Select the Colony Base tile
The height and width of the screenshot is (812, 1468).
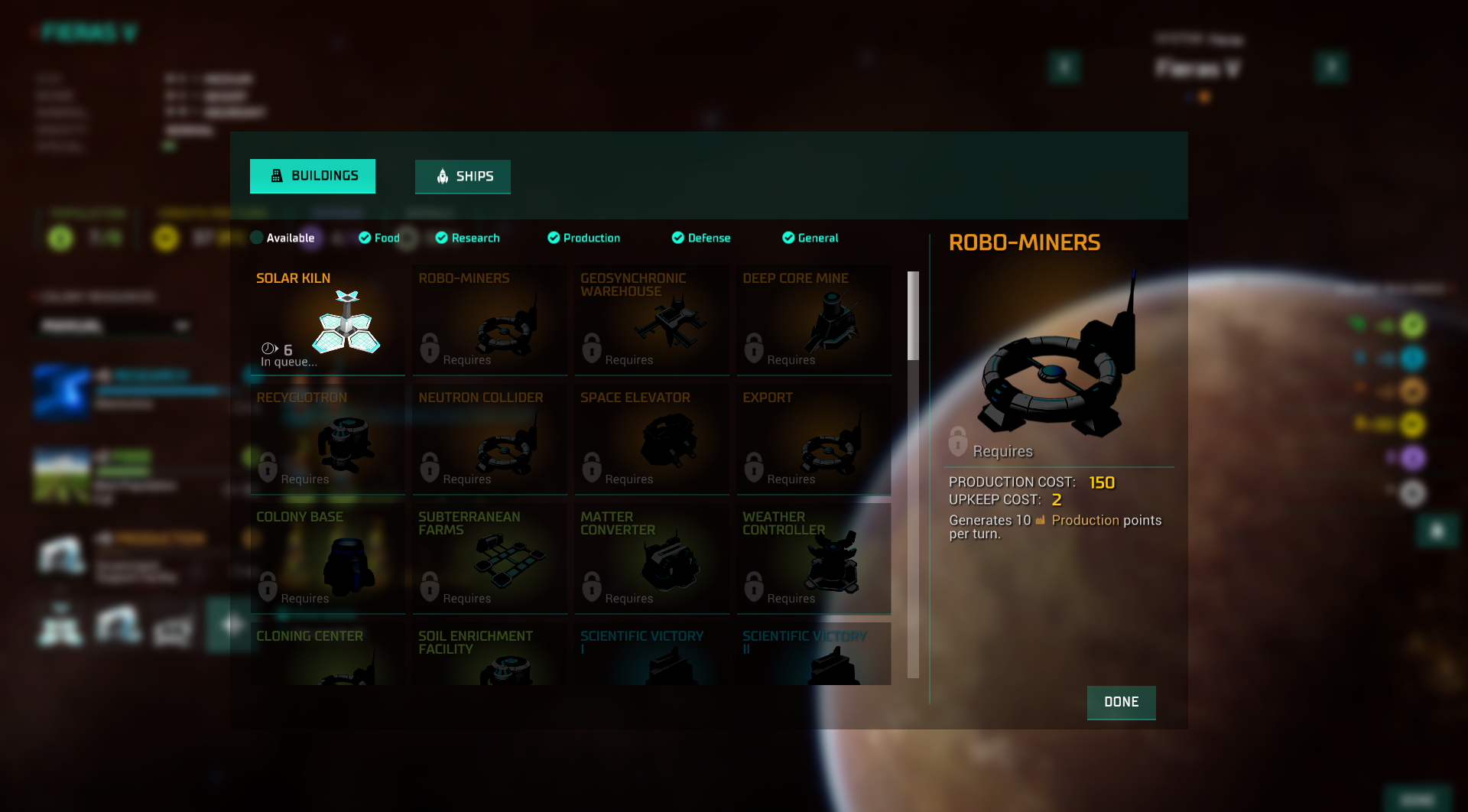(x=327, y=559)
